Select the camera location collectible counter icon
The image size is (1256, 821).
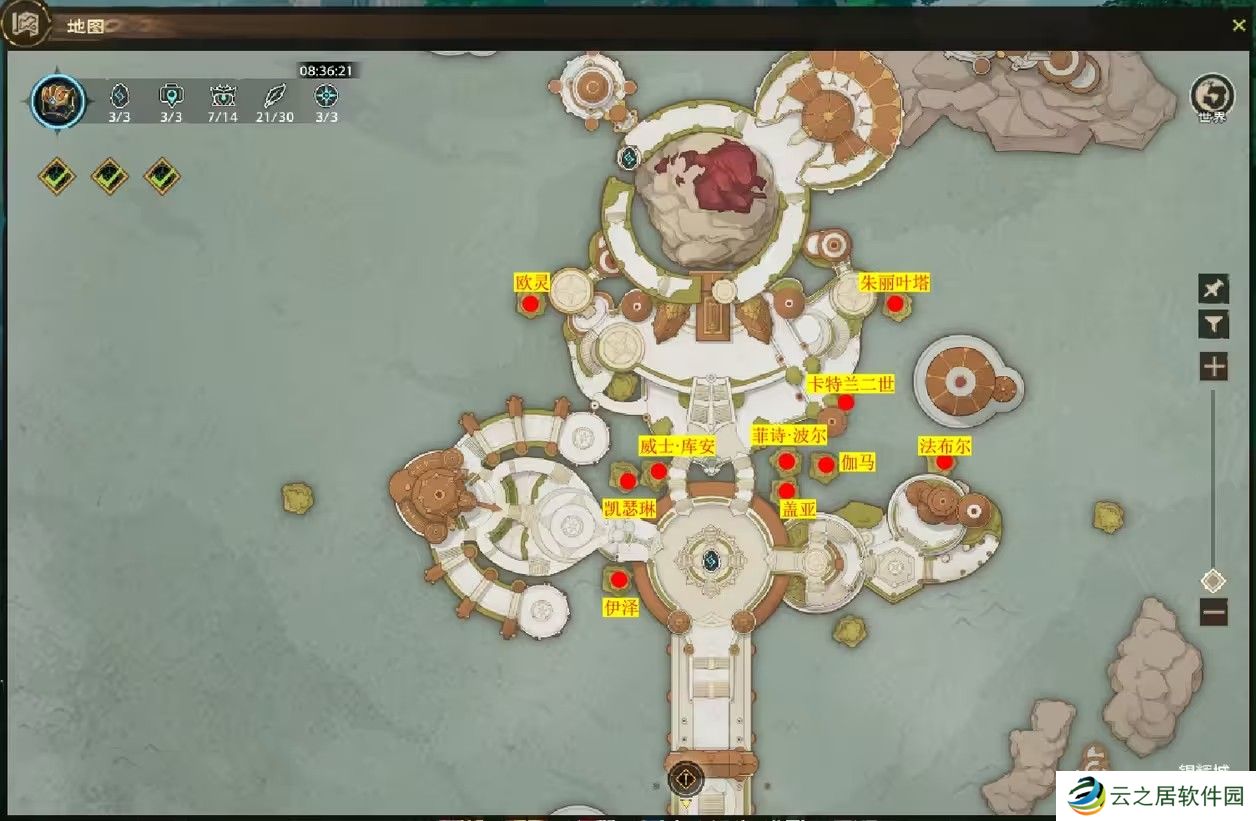[x=171, y=97]
